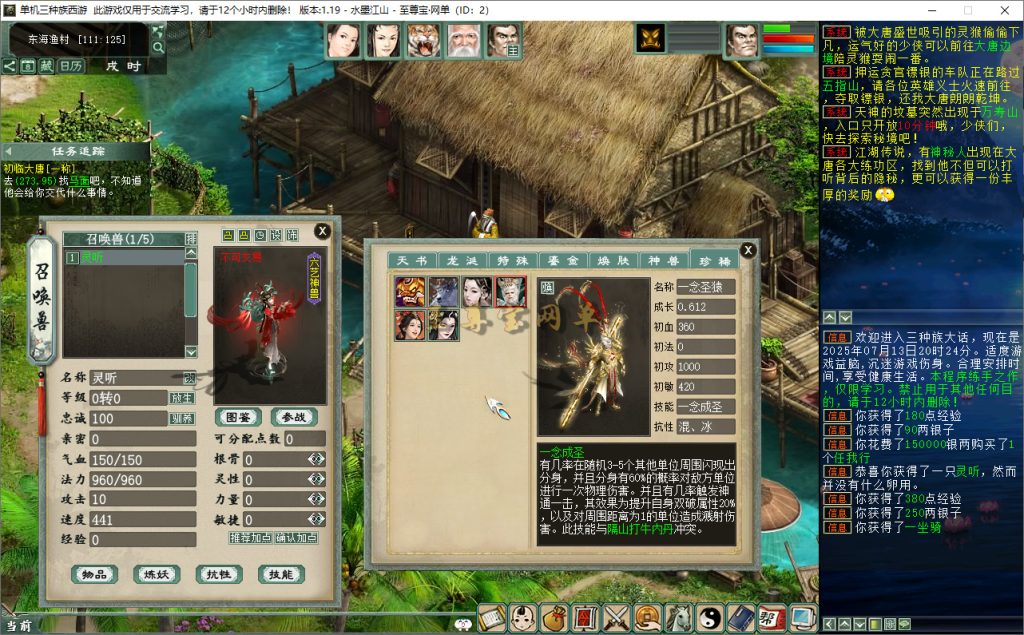Open the money bag icon in bottom bar
Screen dimensions: 1024x635
(x=554, y=618)
